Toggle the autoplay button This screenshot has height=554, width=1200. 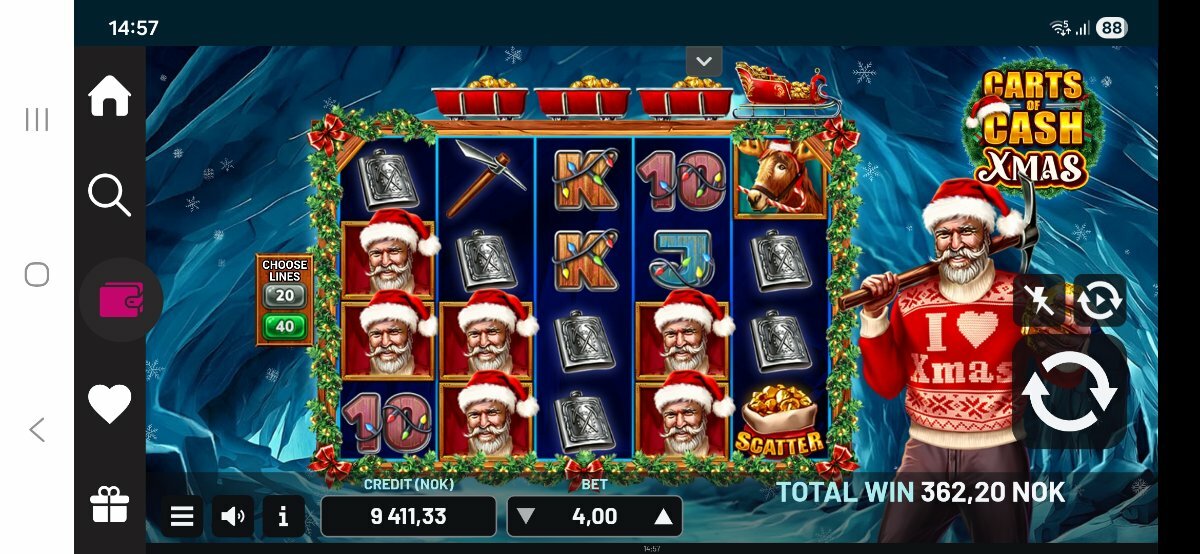coord(1099,301)
